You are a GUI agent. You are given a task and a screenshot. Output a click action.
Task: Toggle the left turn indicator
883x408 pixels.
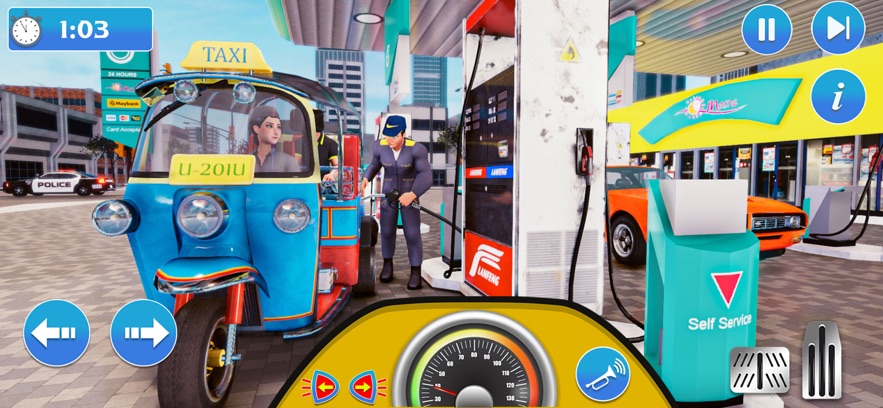coord(325,385)
